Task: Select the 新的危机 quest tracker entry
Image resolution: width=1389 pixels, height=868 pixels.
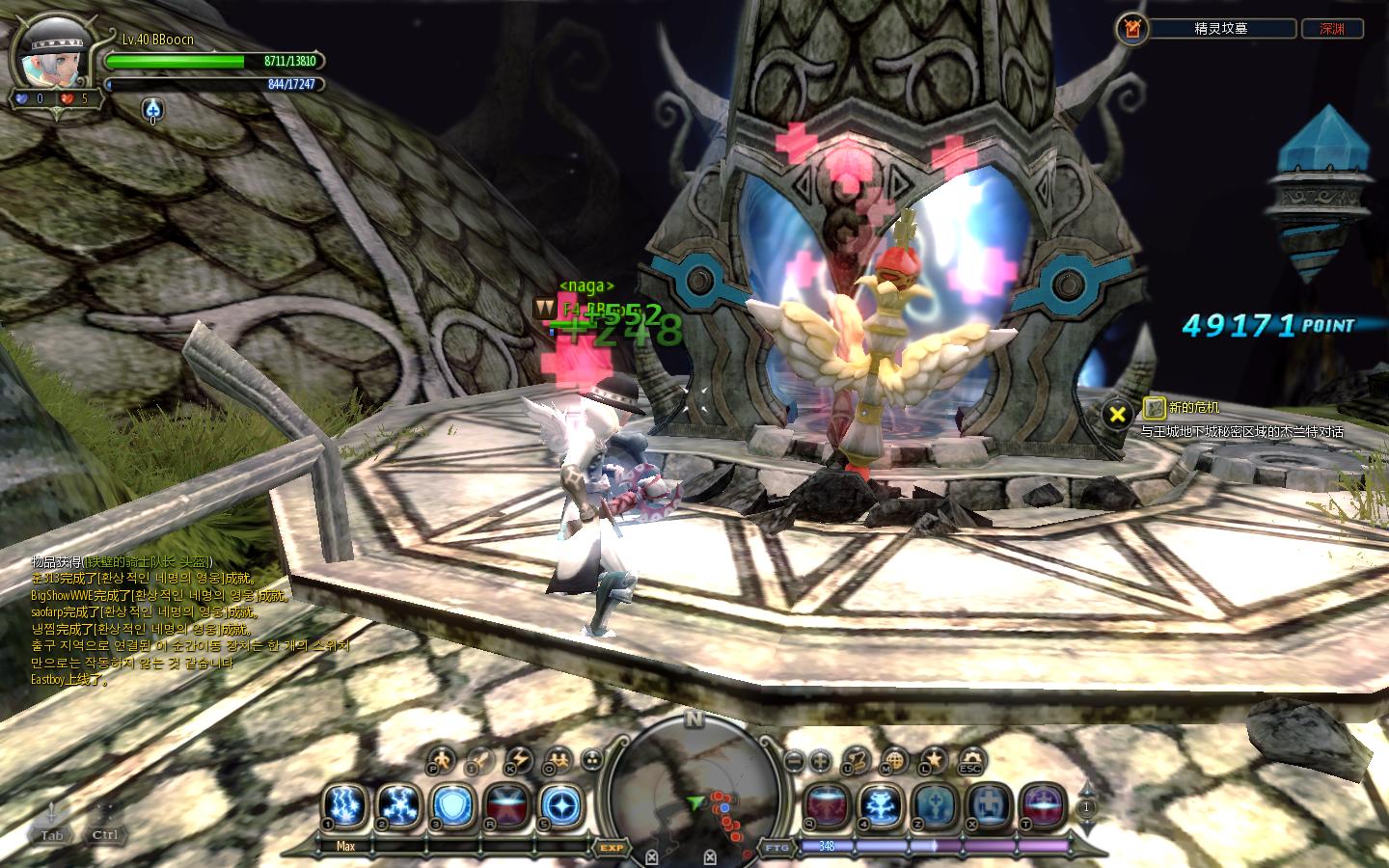Action: point(1194,408)
